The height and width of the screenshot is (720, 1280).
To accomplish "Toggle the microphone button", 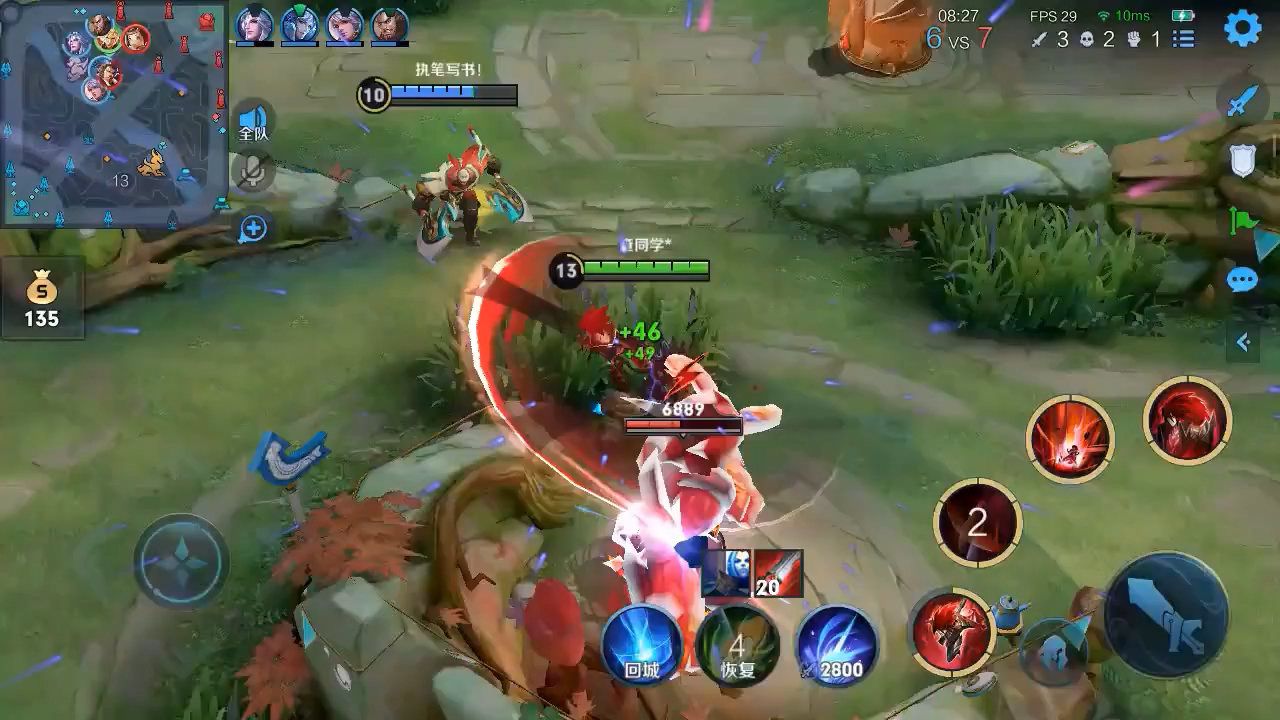I will pos(254,171).
